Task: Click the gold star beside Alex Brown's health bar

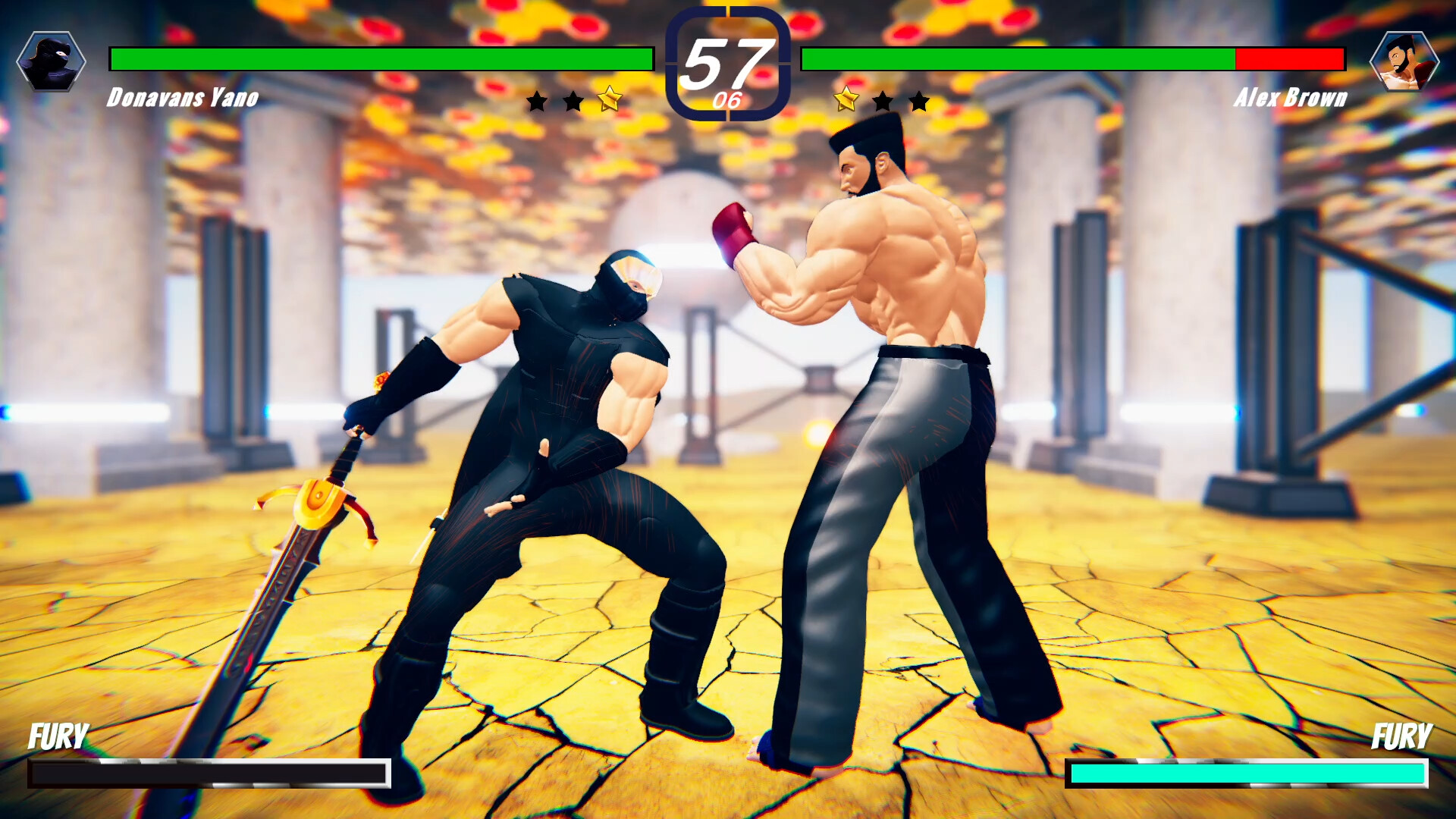Action: (x=848, y=99)
